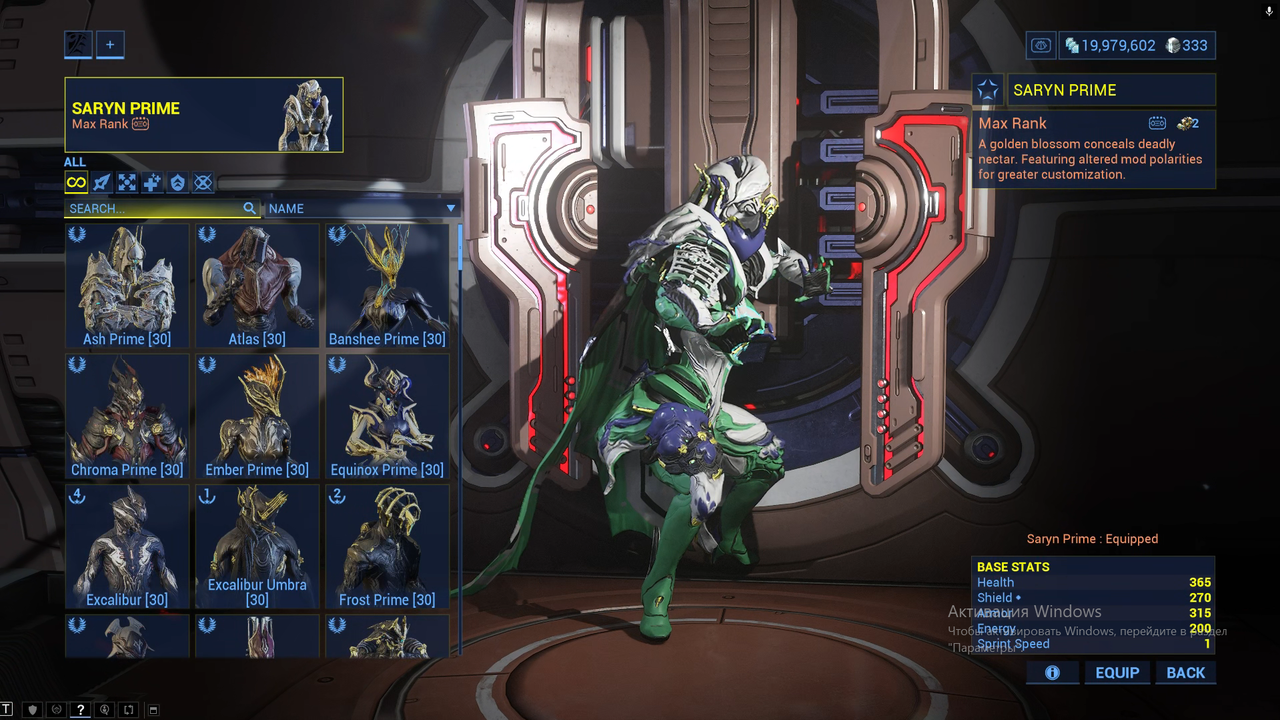Select the Ash Prime warframe tile
The height and width of the screenshot is (720, 1280).
tap(127, 286)
